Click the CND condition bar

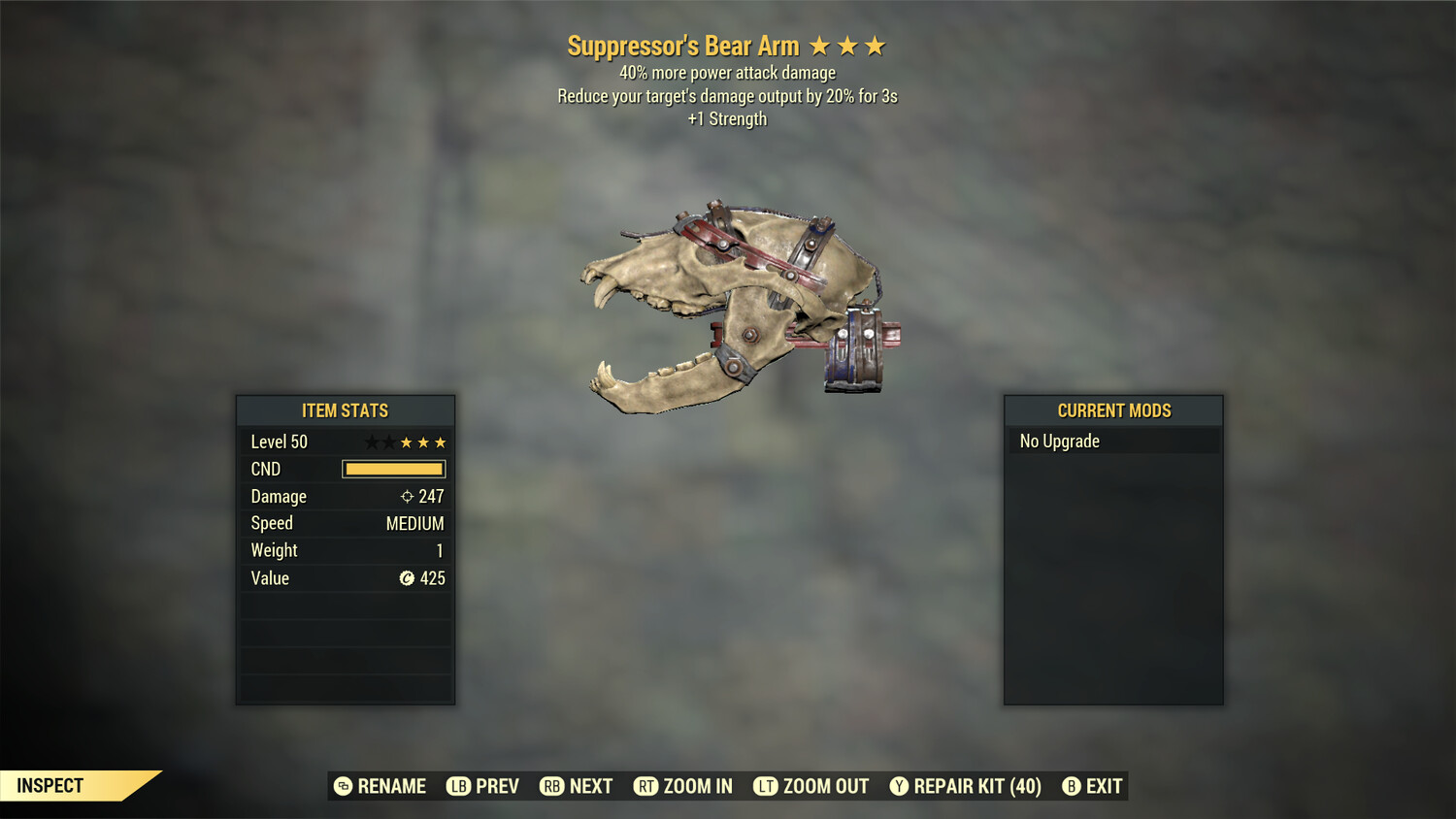pyautogui.click(x=393, y=469)
